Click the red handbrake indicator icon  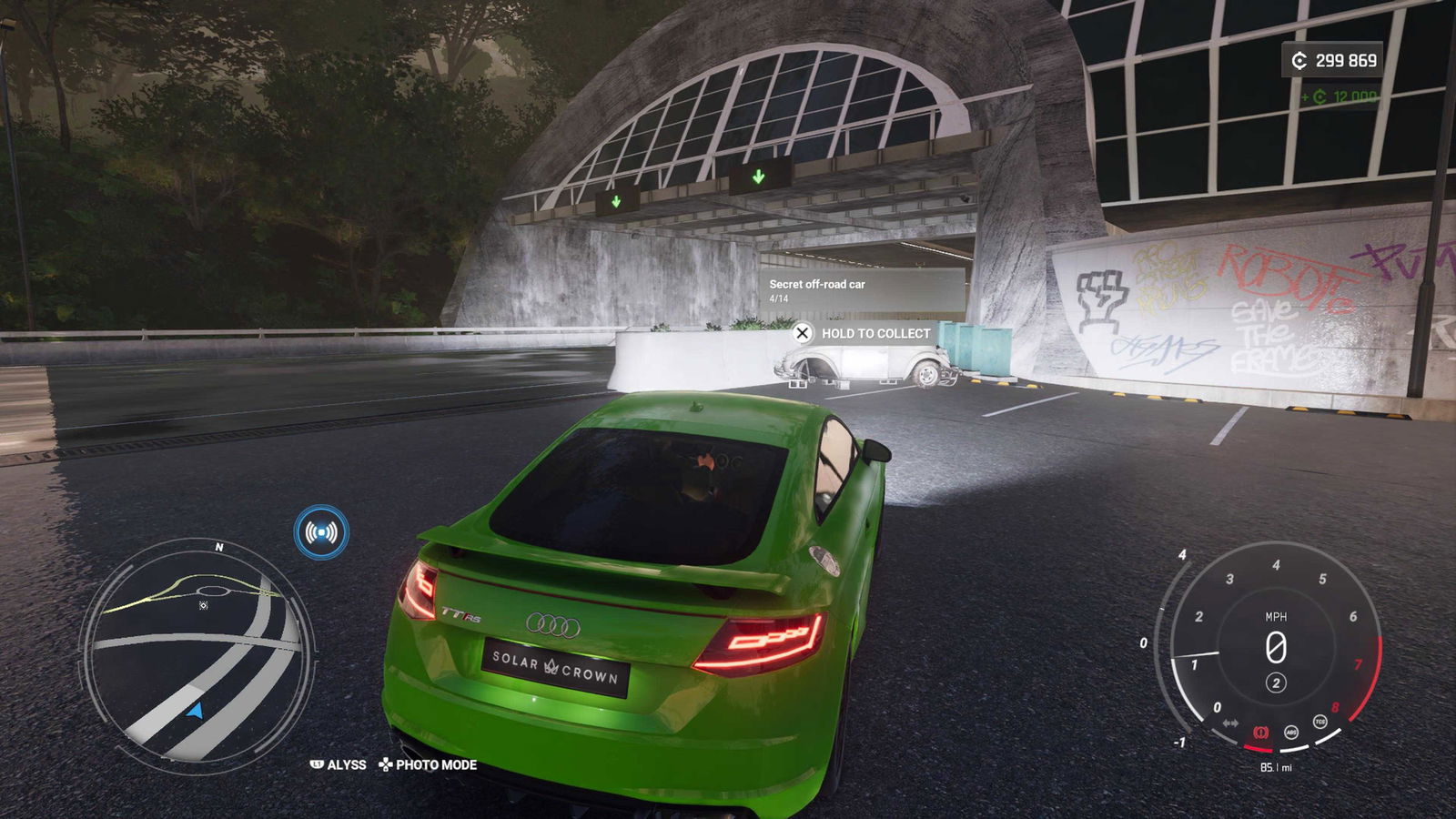pyautogui.click(x=1261, y=733)
